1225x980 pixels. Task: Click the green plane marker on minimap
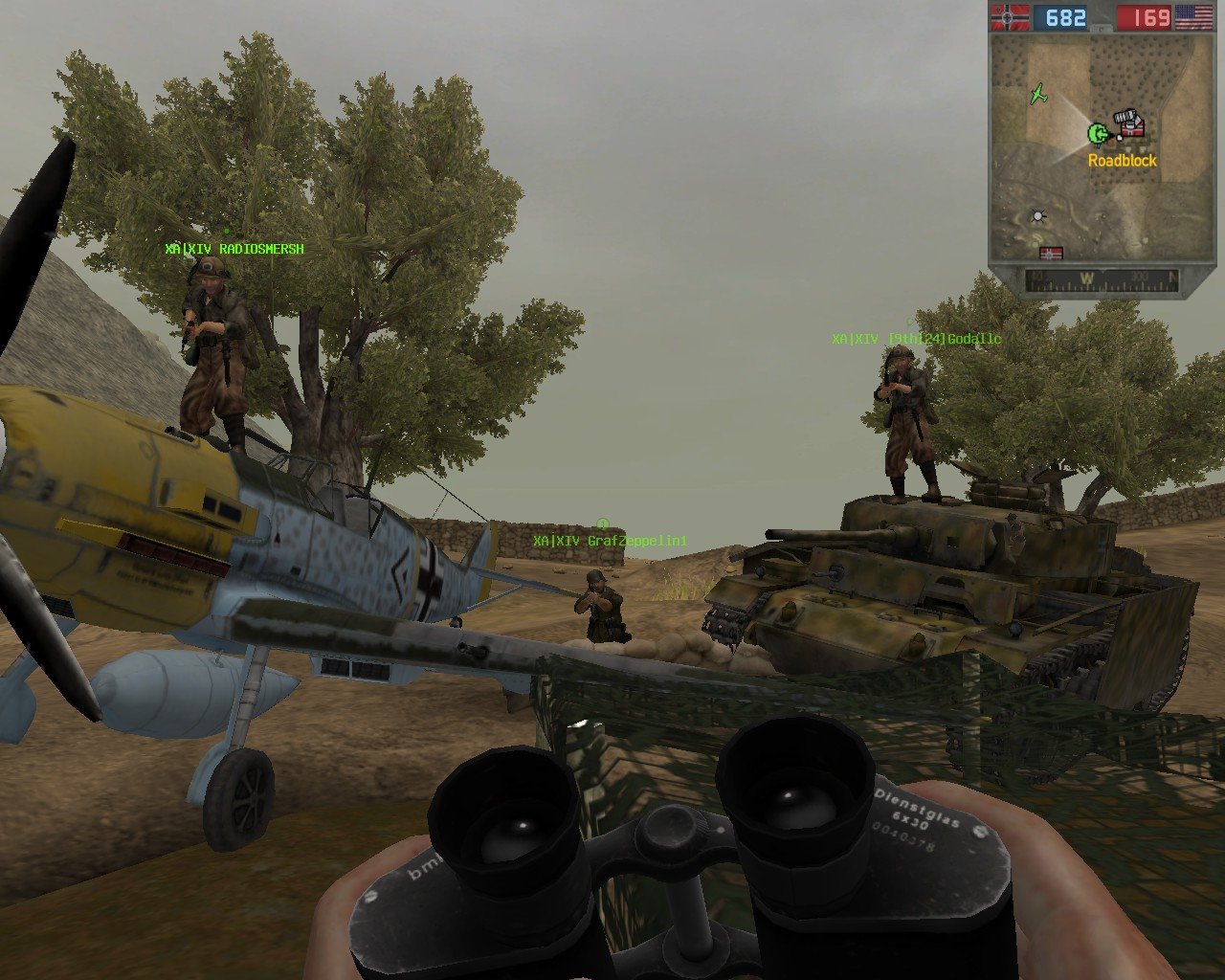[x=1038, y=94]
